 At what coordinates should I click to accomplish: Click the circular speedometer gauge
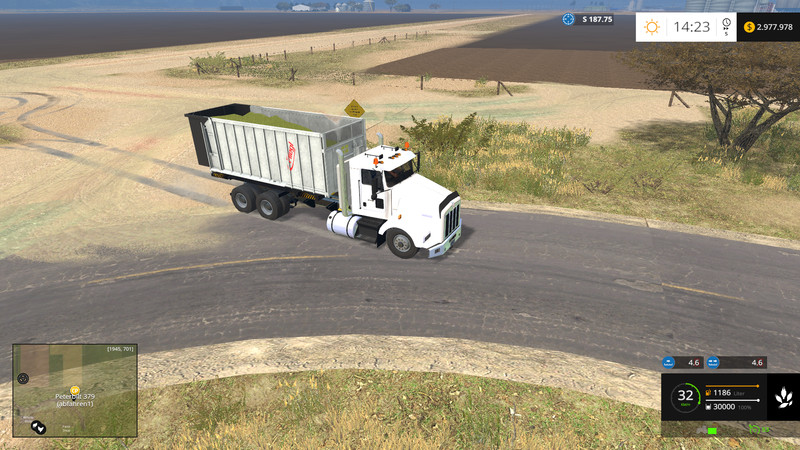point(685,396)
